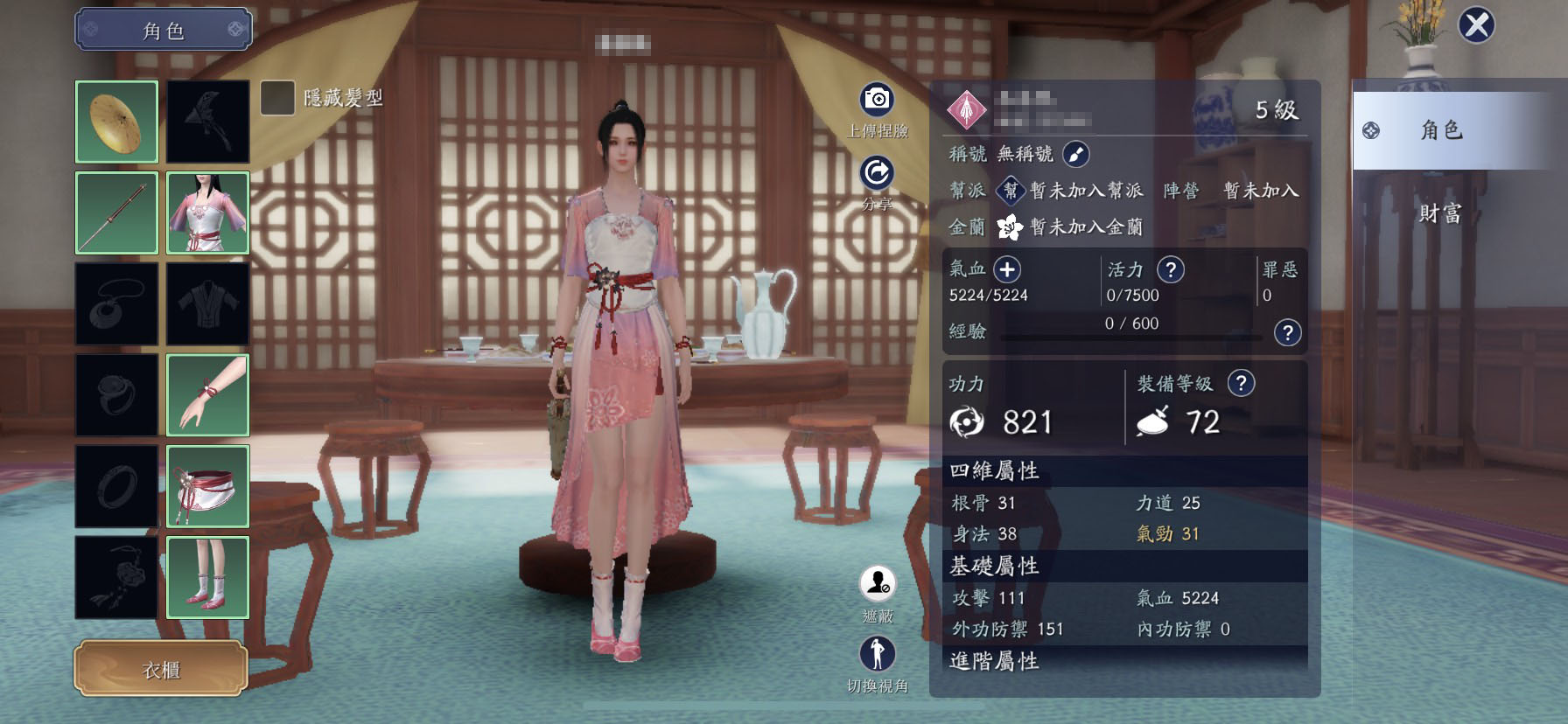The width and height of the screenshot is (1568, 724).
Task: Select the pink outfit top slot
Action: tap(208, 213)
